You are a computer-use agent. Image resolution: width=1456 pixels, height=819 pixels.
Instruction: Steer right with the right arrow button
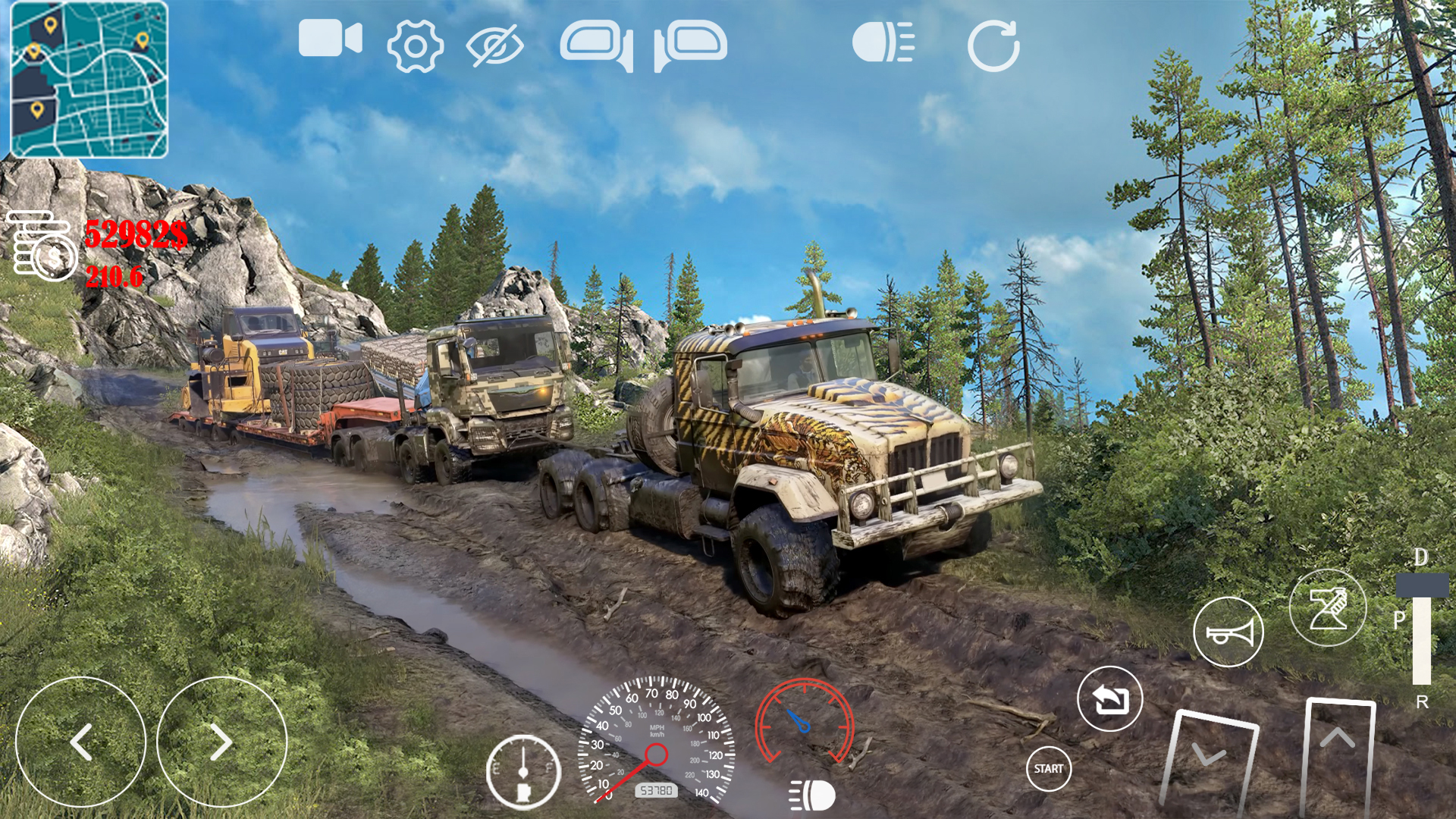(221, 742)
